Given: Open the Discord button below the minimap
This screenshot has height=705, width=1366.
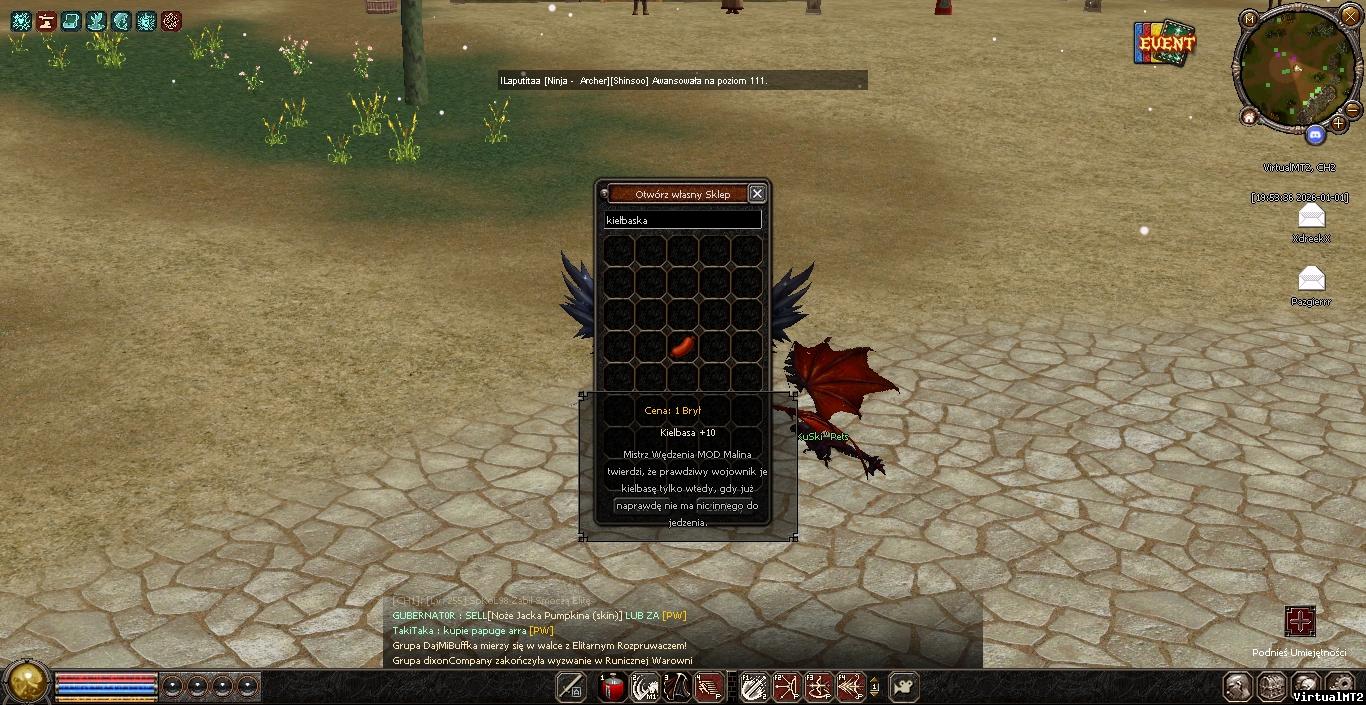Looking at the screenshot, I should (x=1316, y=135).
